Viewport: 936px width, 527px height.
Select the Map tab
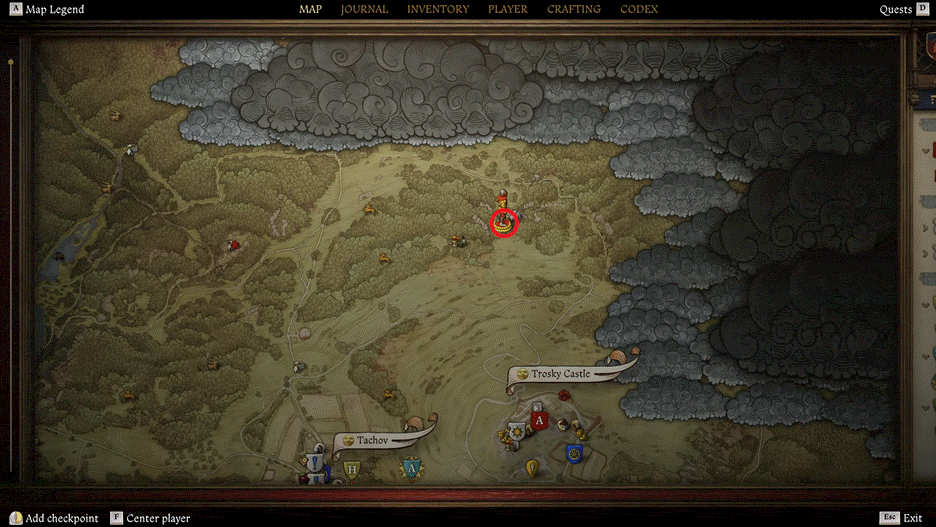tap(310, 10)
